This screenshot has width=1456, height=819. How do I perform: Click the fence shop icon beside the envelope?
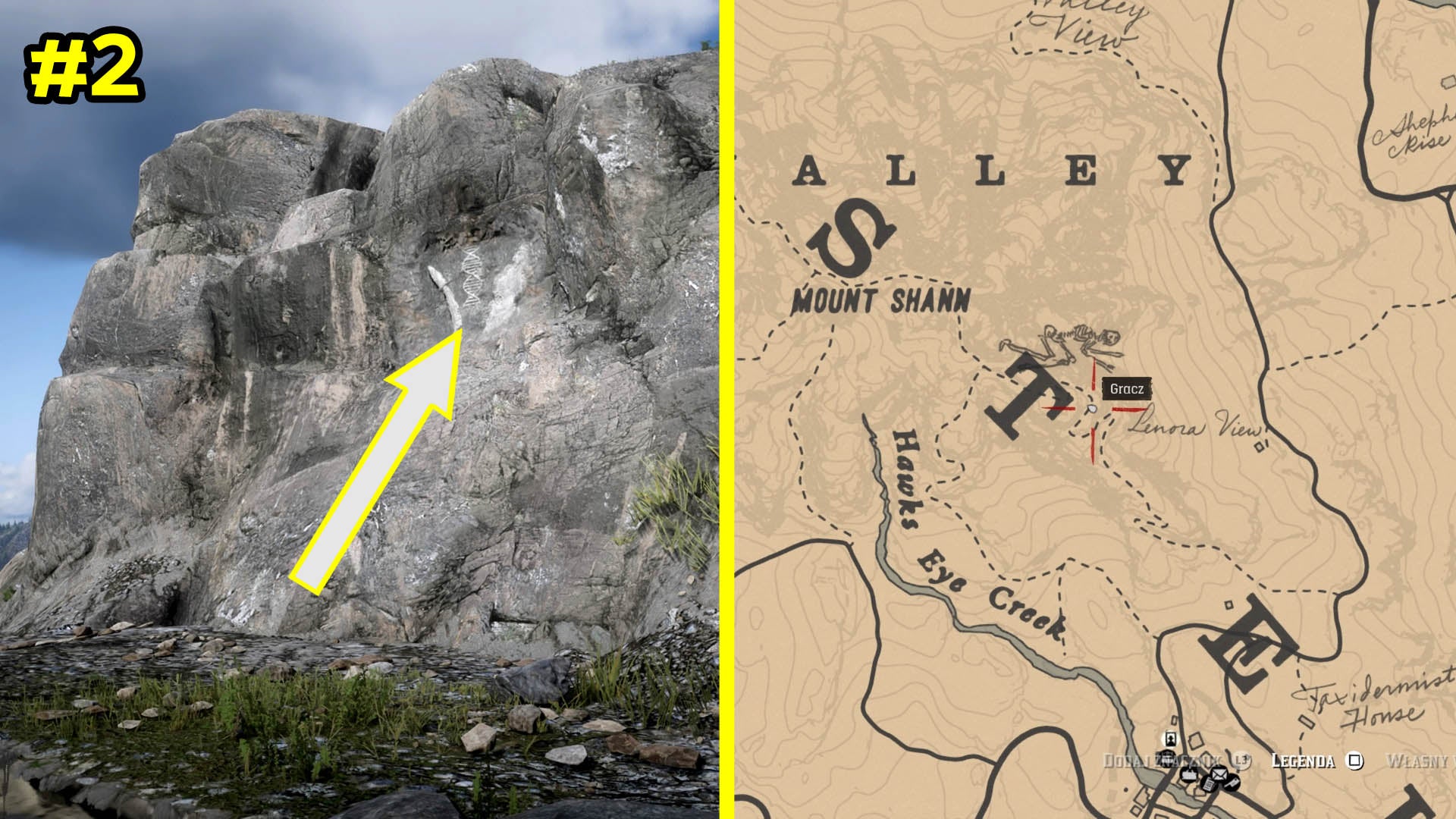click(1233, 783)
